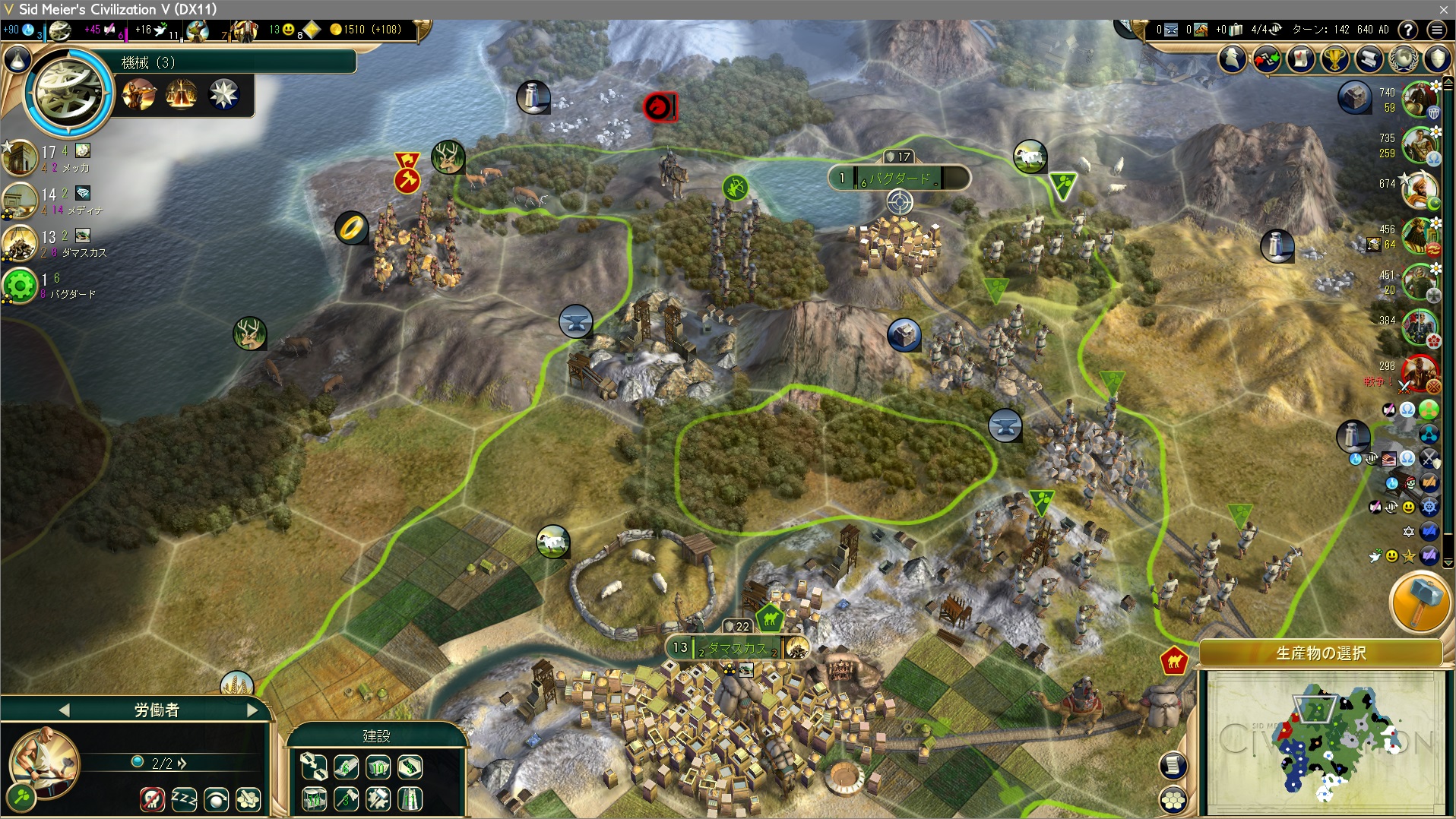The width and height of the screenshot is (1456, 819).
Task: Click the Damascus city banner
Action: coord(737,648)
